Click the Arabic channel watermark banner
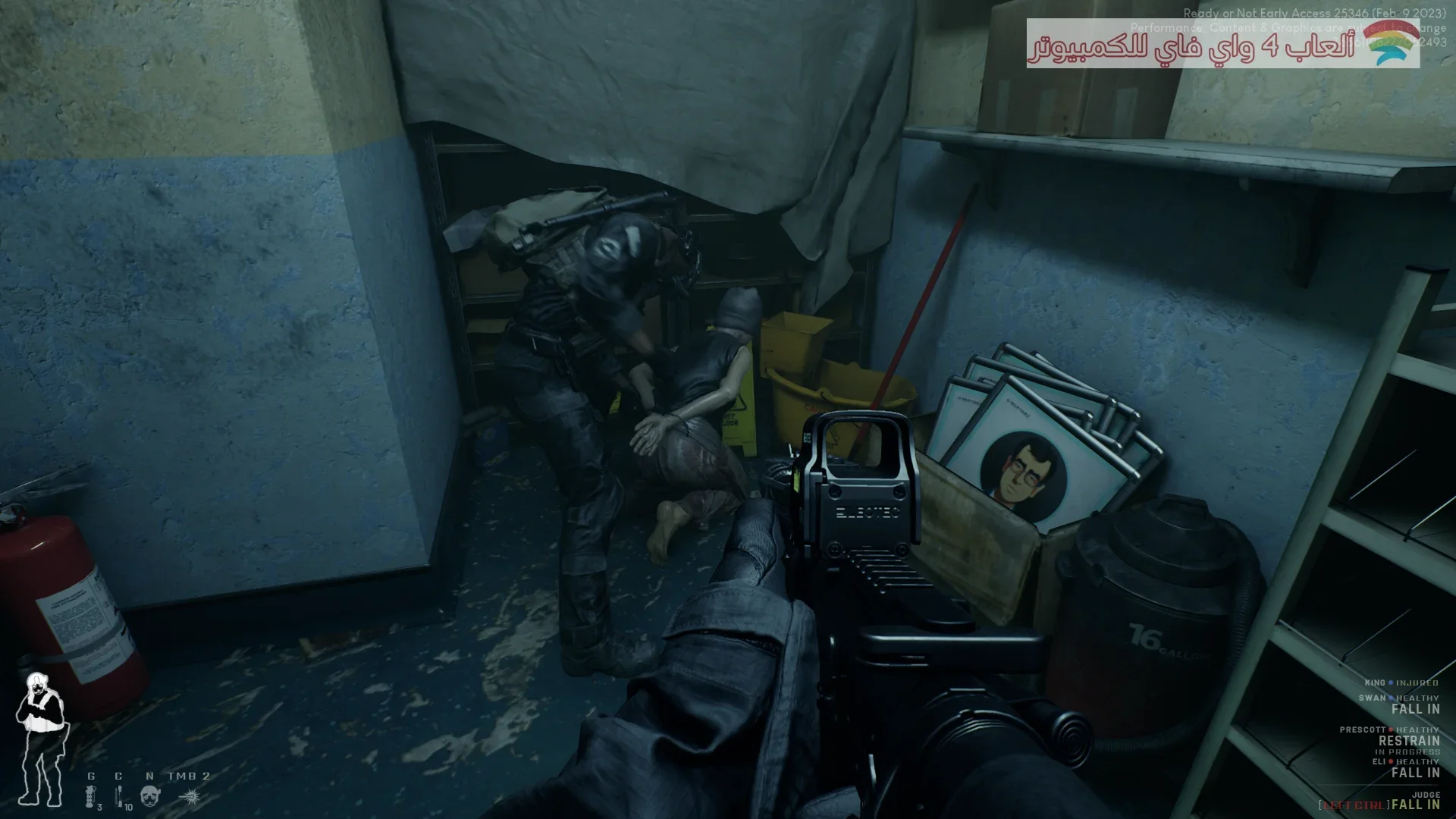The width and height of the screenshot is (1456, 819). 1222,44
